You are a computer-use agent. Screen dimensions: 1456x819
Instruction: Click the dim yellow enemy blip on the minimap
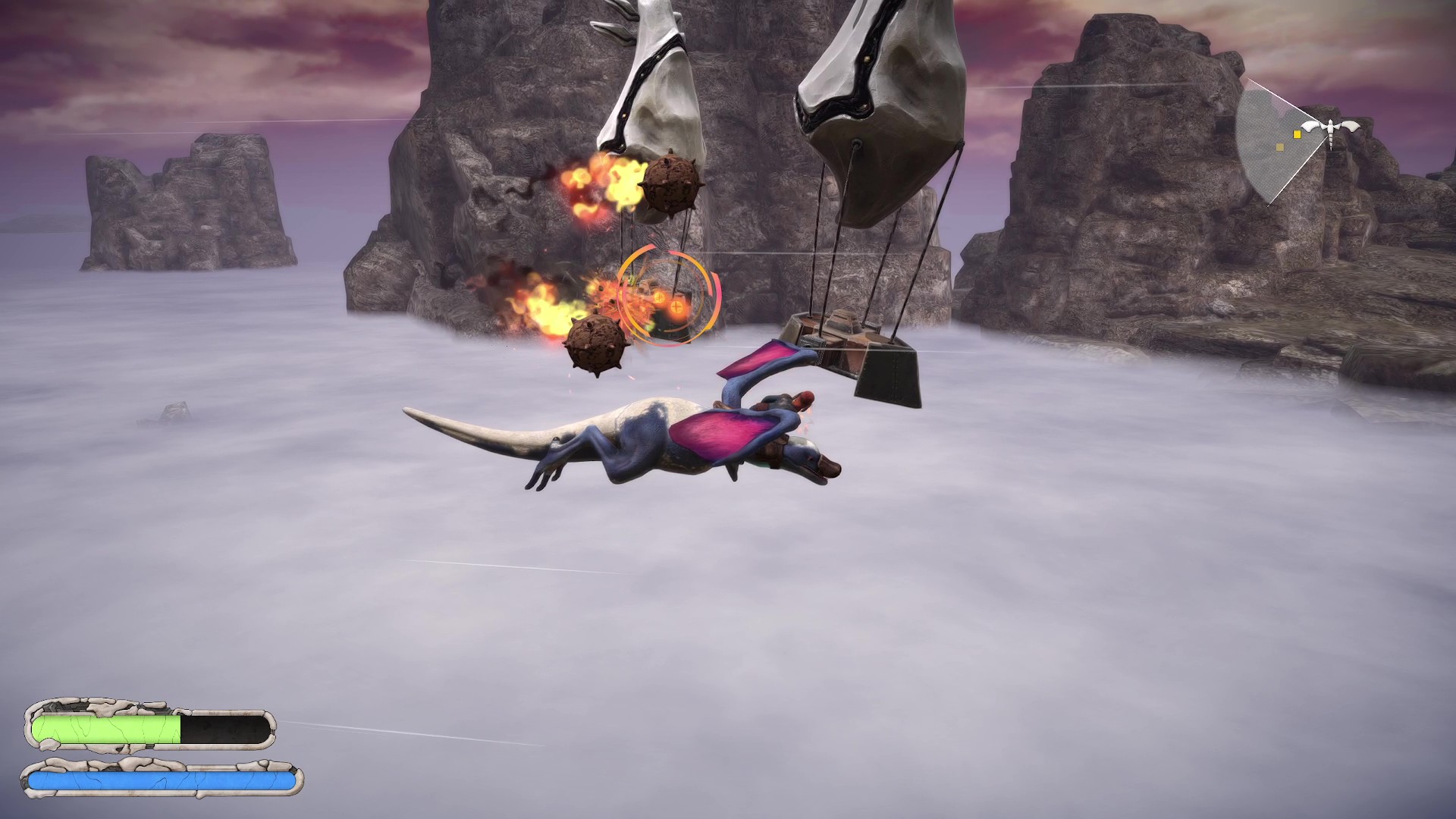pos(1280,147)
